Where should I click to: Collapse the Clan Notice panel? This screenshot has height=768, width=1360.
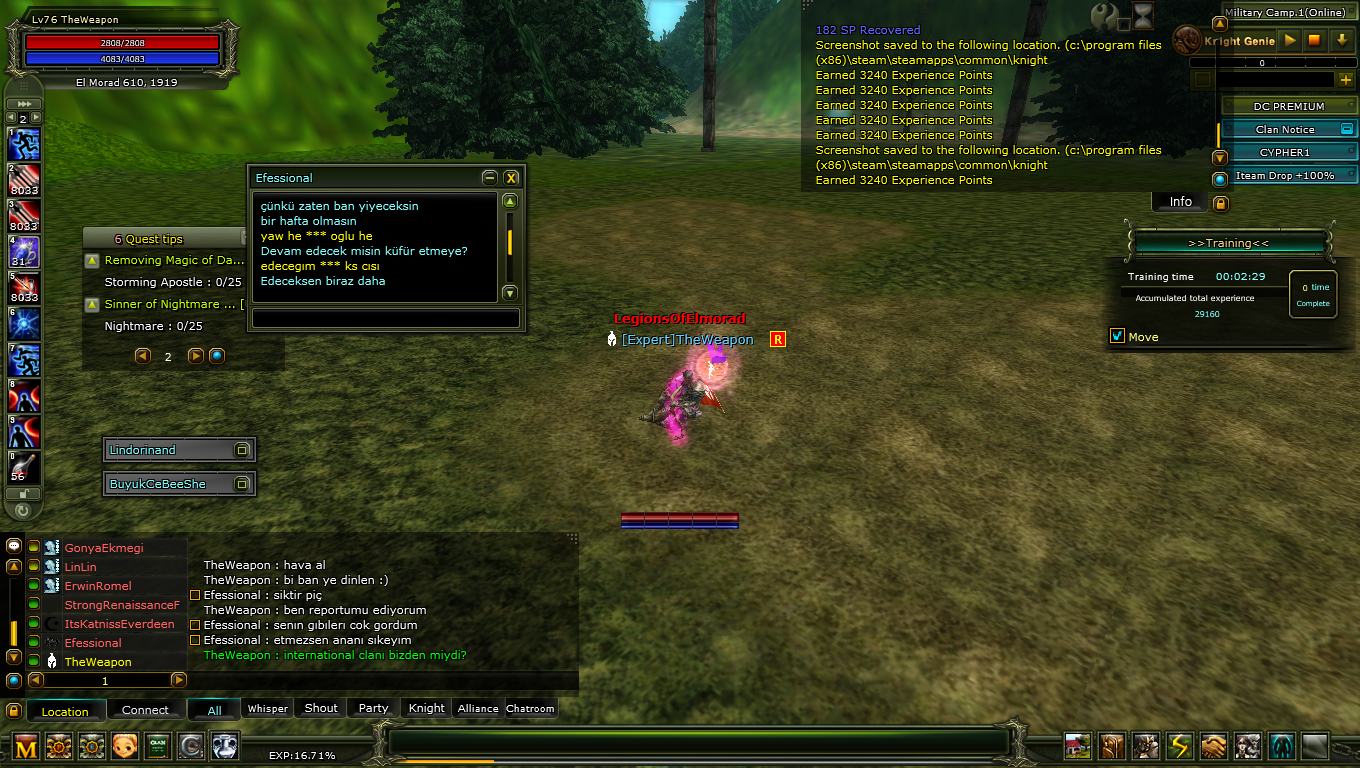[1346, 129]
